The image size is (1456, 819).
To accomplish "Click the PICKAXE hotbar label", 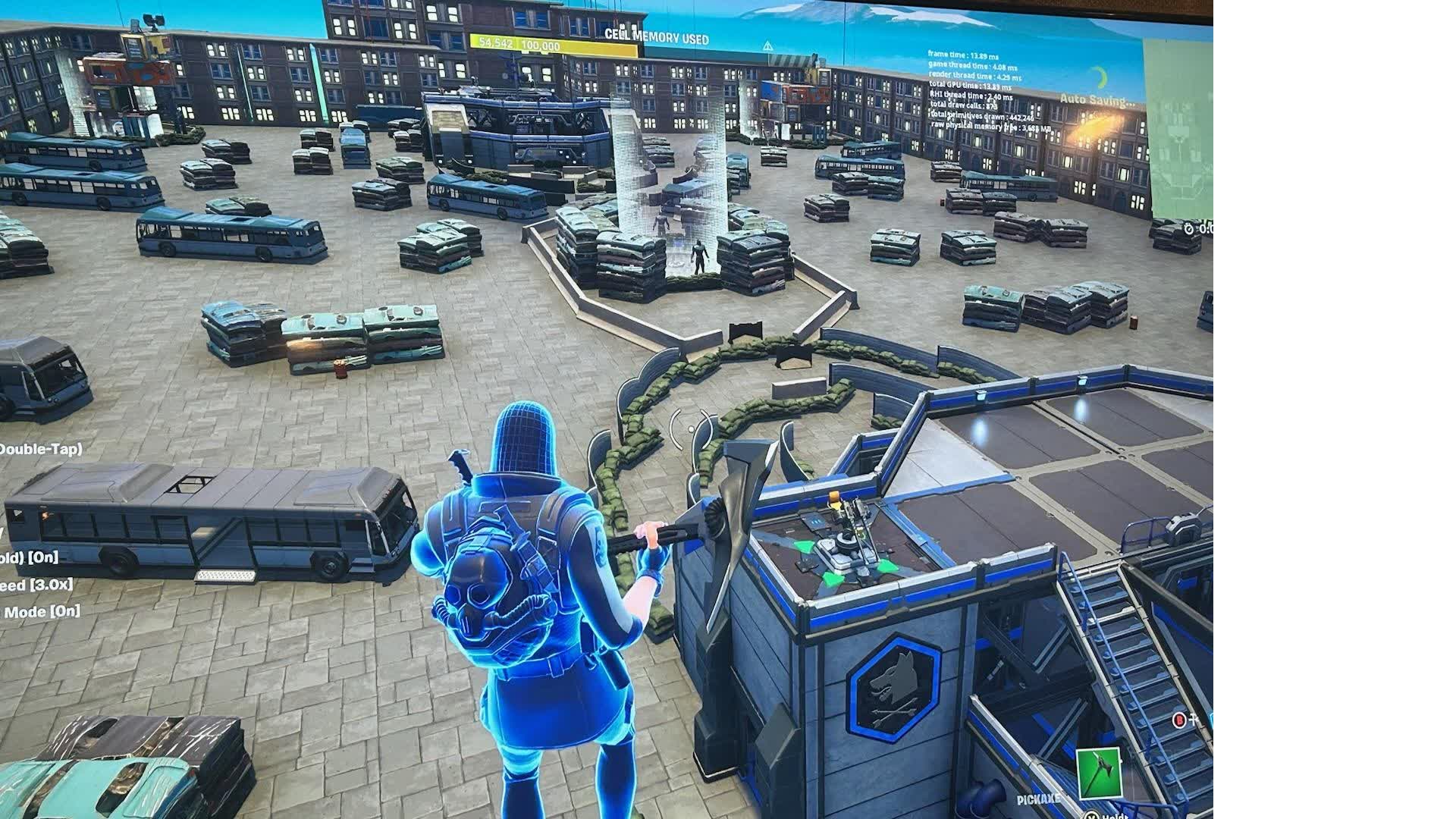I will pyautogui.click(x=1037, y=798).
